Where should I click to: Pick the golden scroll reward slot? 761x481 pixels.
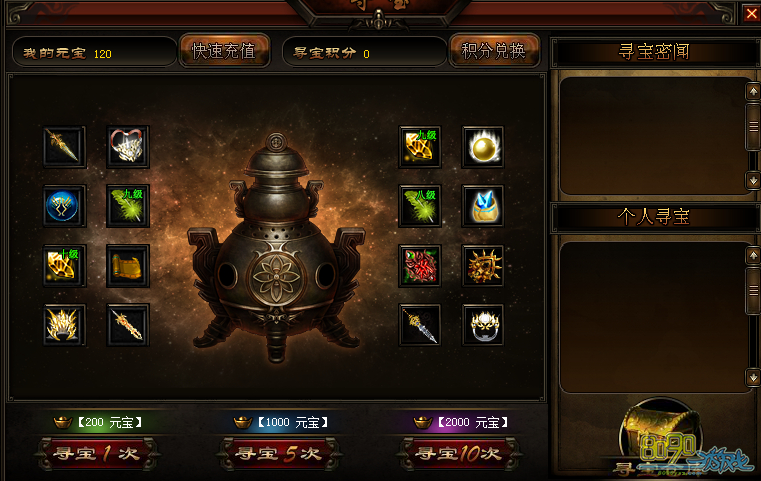pyautogui.click(x=128, y=265)
